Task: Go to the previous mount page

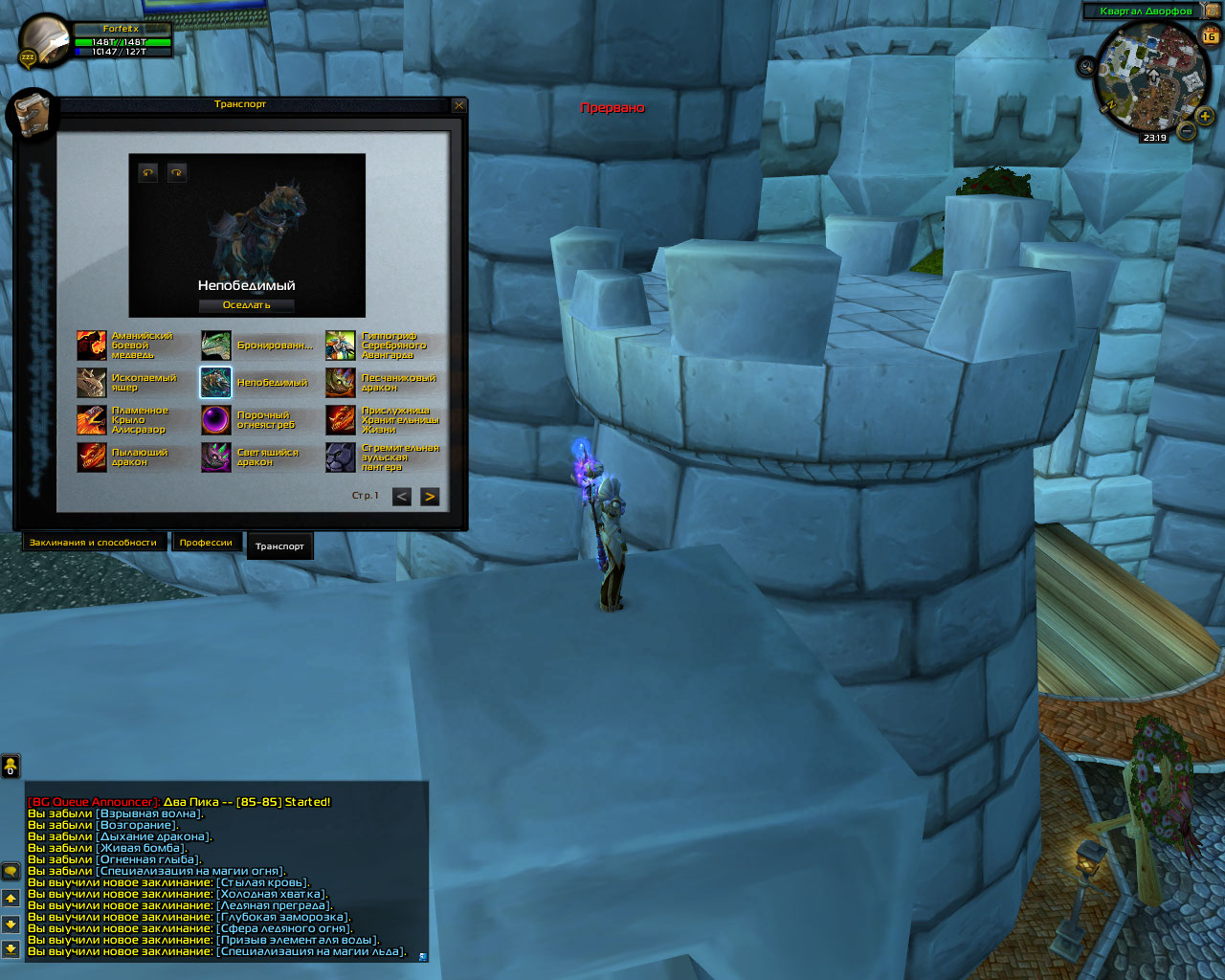Action: point(402,497)
